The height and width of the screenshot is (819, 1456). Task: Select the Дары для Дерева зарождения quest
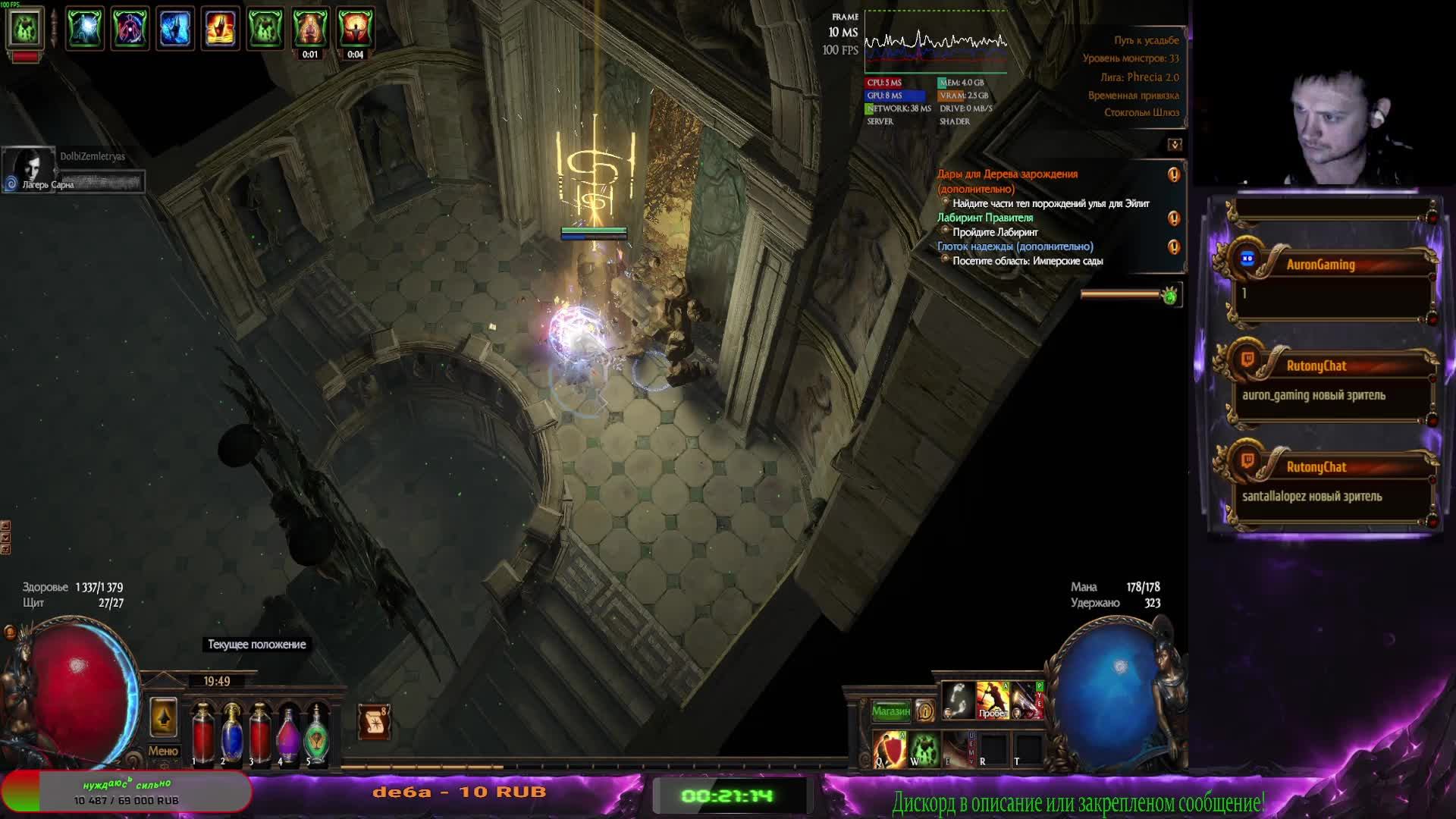tap(1007, 174)
